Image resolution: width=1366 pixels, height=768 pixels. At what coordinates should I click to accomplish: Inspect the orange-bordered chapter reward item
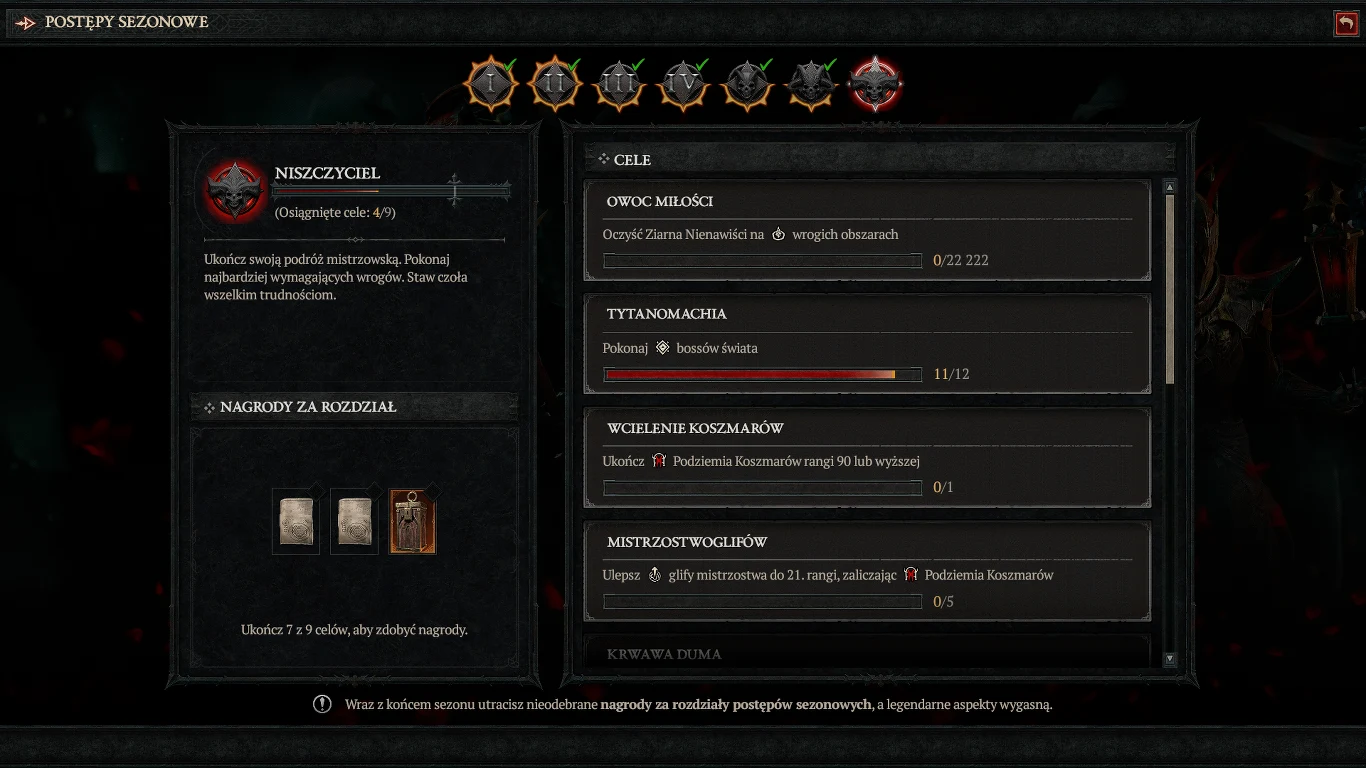[x=412, y=521]
